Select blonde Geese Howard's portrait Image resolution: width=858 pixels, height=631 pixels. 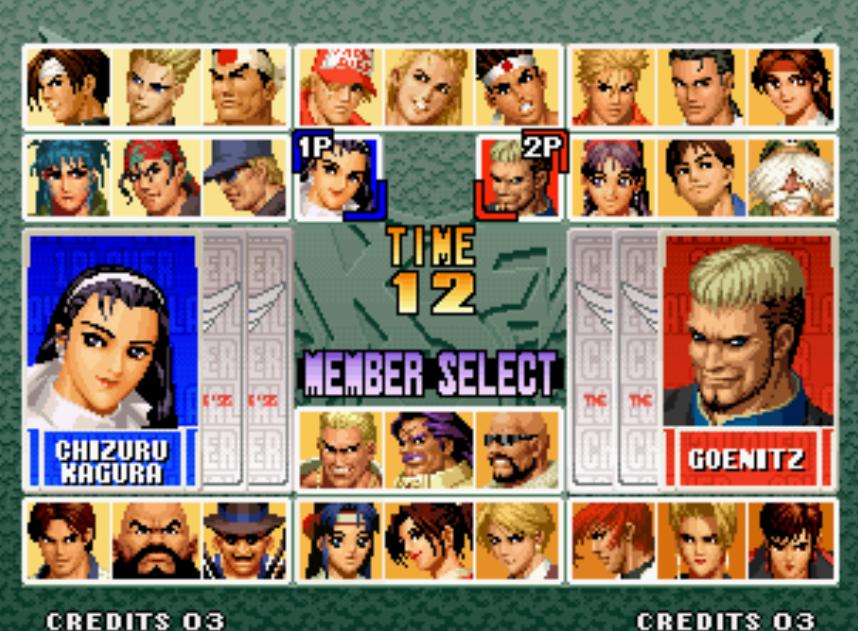pos(340,450)
